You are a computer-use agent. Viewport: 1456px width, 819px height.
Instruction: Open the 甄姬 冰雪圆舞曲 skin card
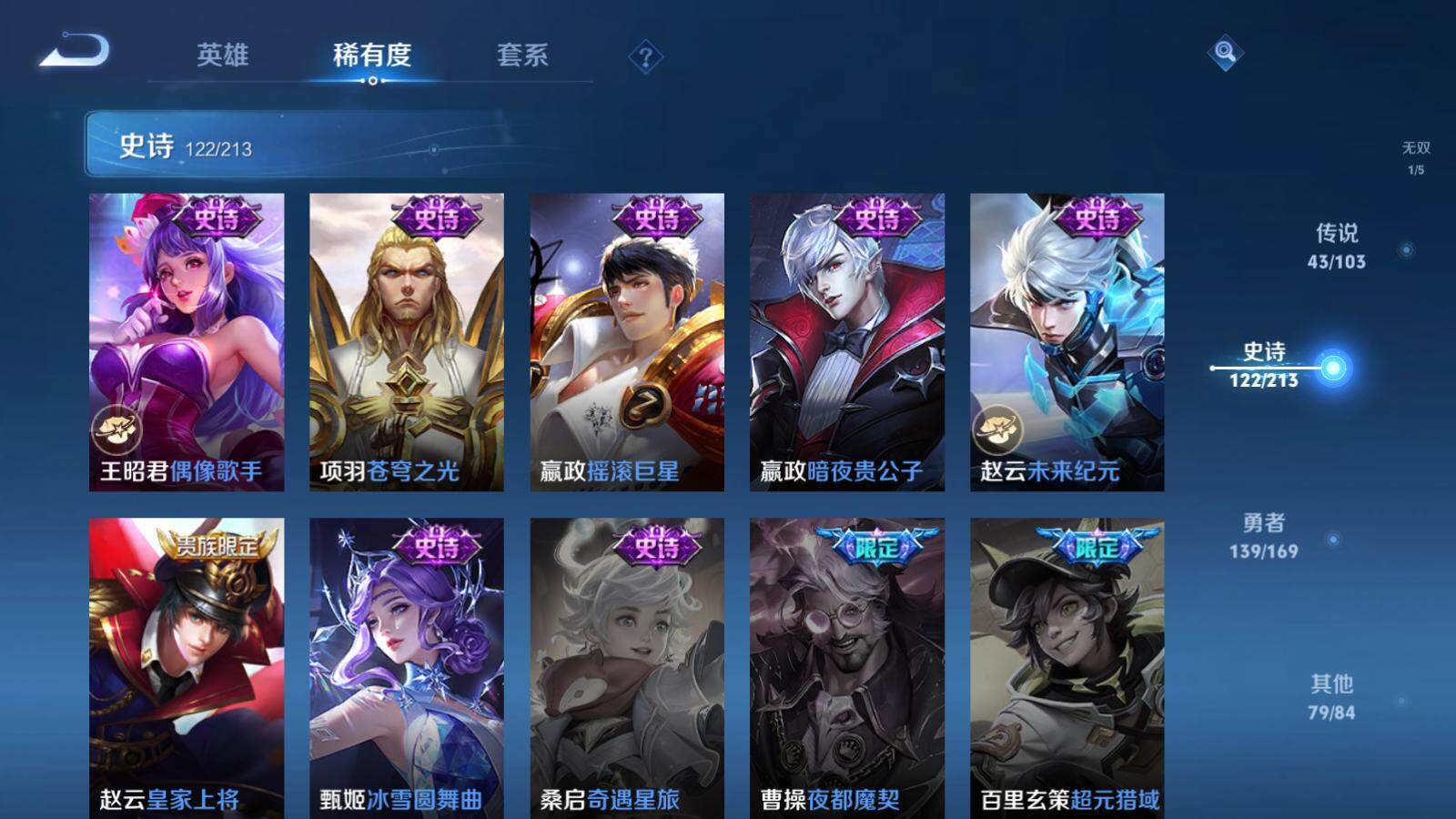click(406, 667)
